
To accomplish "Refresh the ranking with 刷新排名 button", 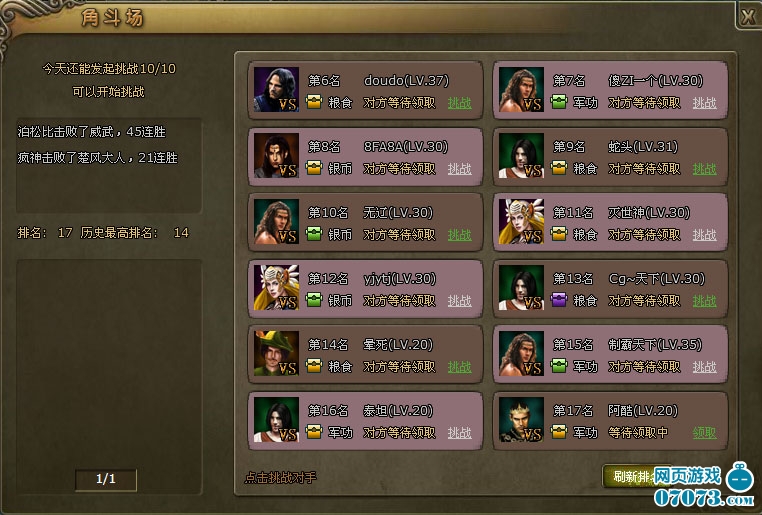I will click(x=630, y=475).
